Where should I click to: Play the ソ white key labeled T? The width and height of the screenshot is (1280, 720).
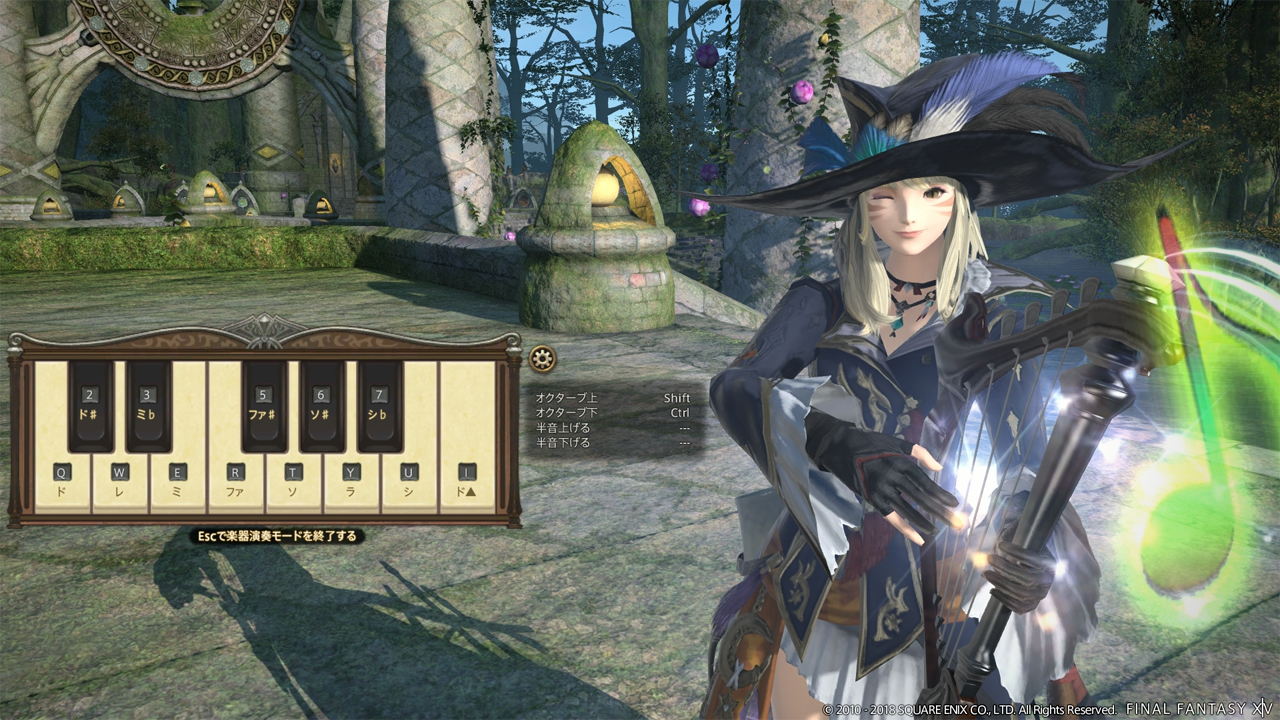coord(294,482)
